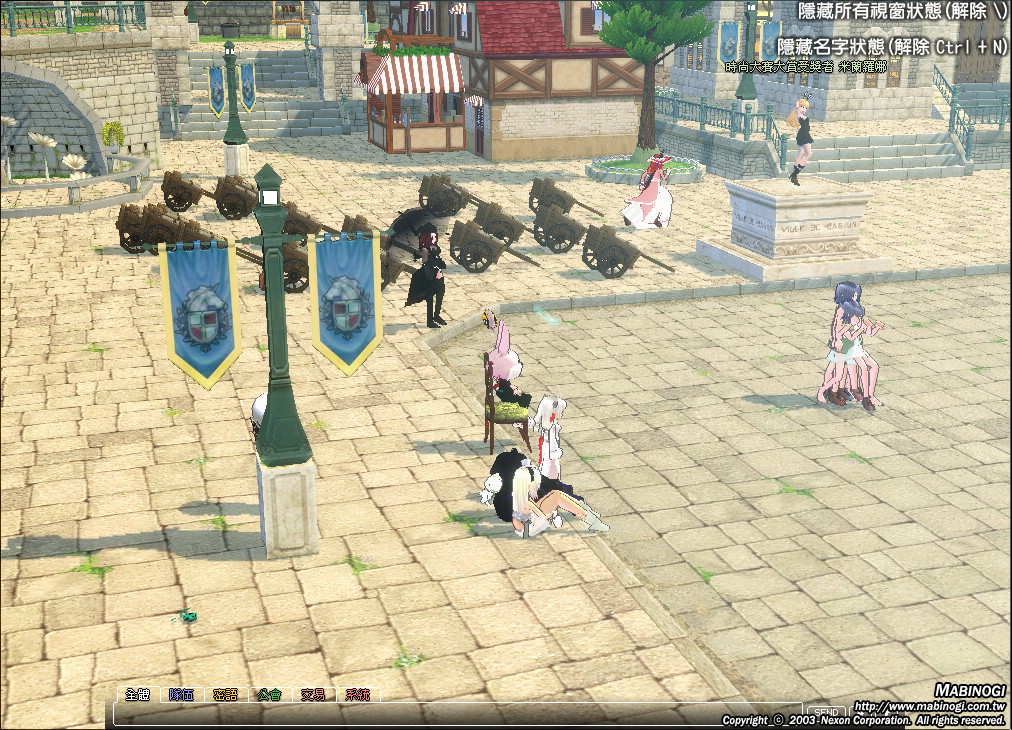
Task: Select the 隊伍 party chat tab
Action: (x=181, y=694)
